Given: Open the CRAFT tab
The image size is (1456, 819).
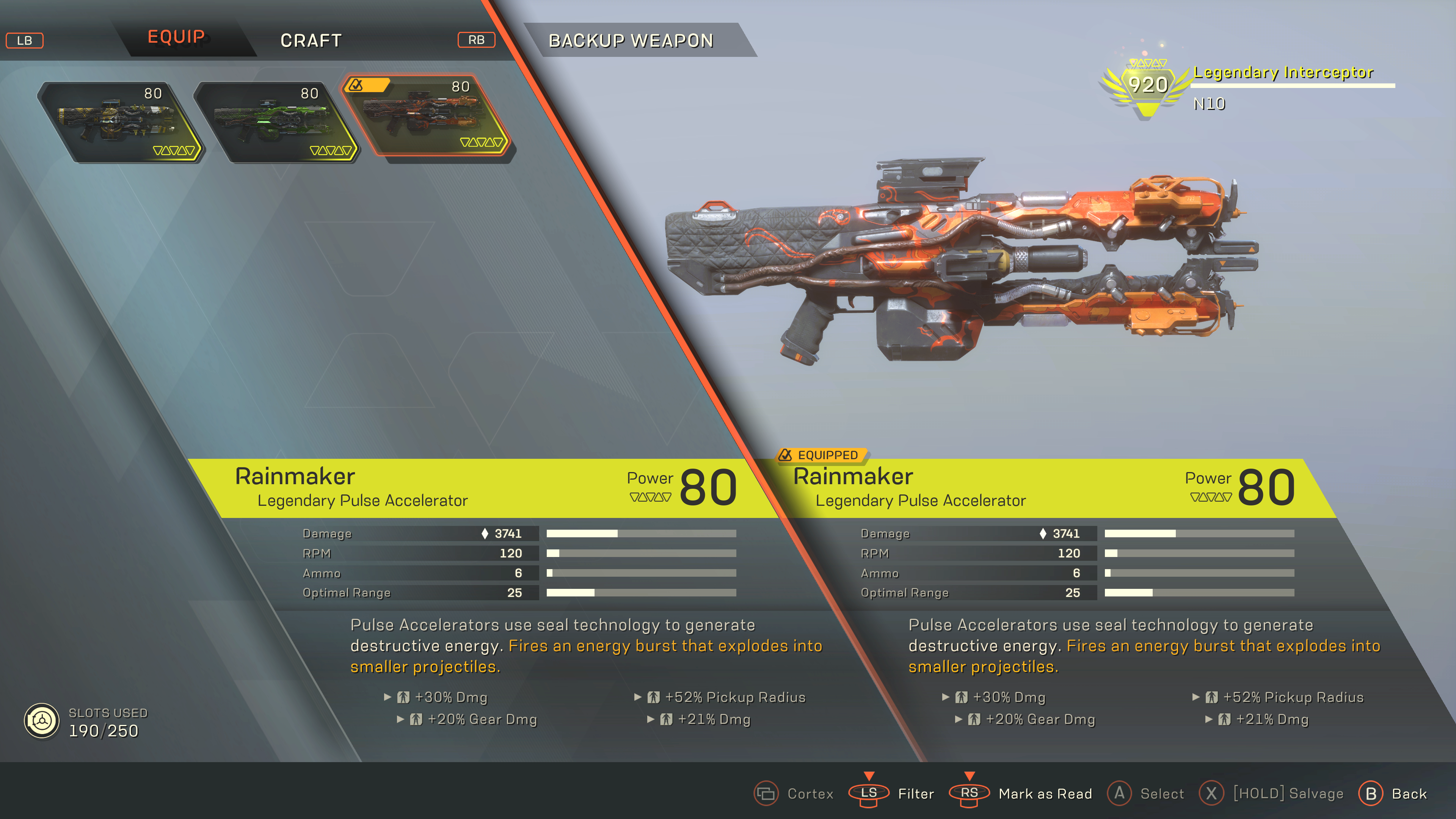Looking at the screenshot, I should [x=311, y=41].
